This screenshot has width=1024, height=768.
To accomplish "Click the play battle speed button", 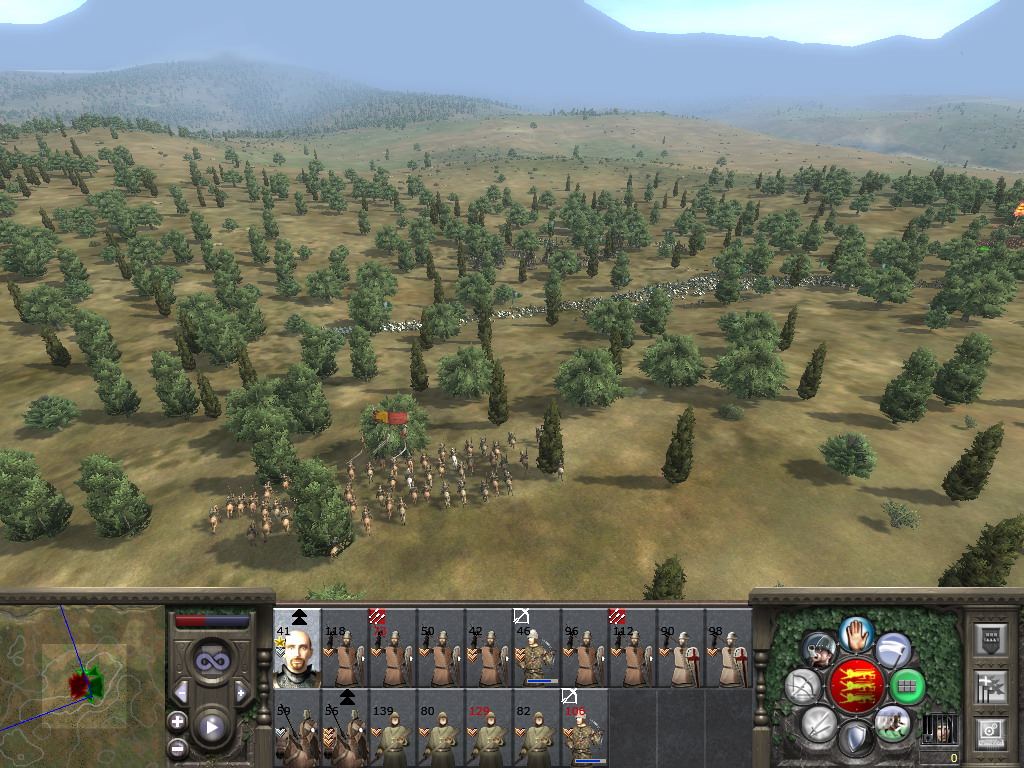I will (x=212, y=727).
